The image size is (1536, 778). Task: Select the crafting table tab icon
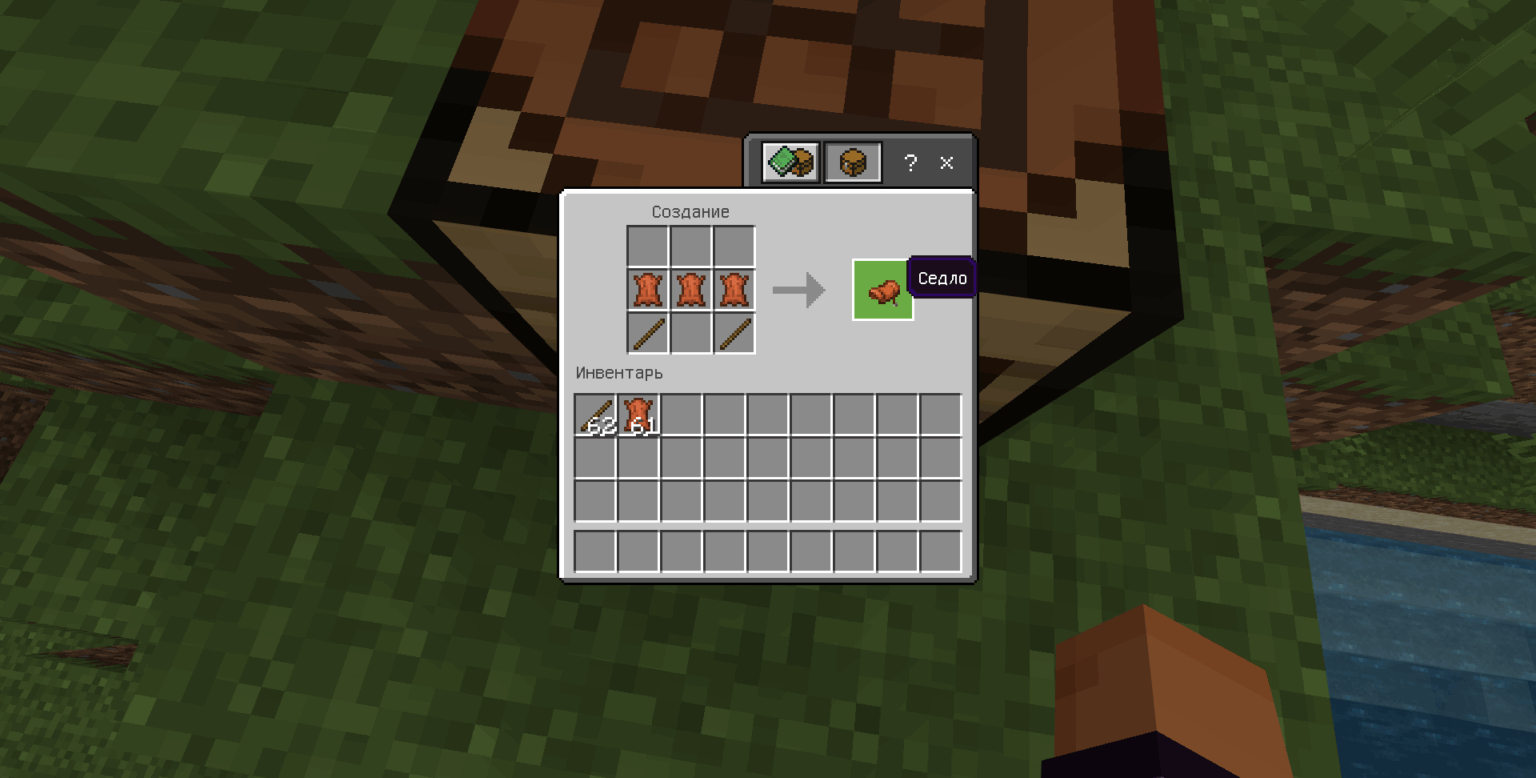tap(852, 162)
